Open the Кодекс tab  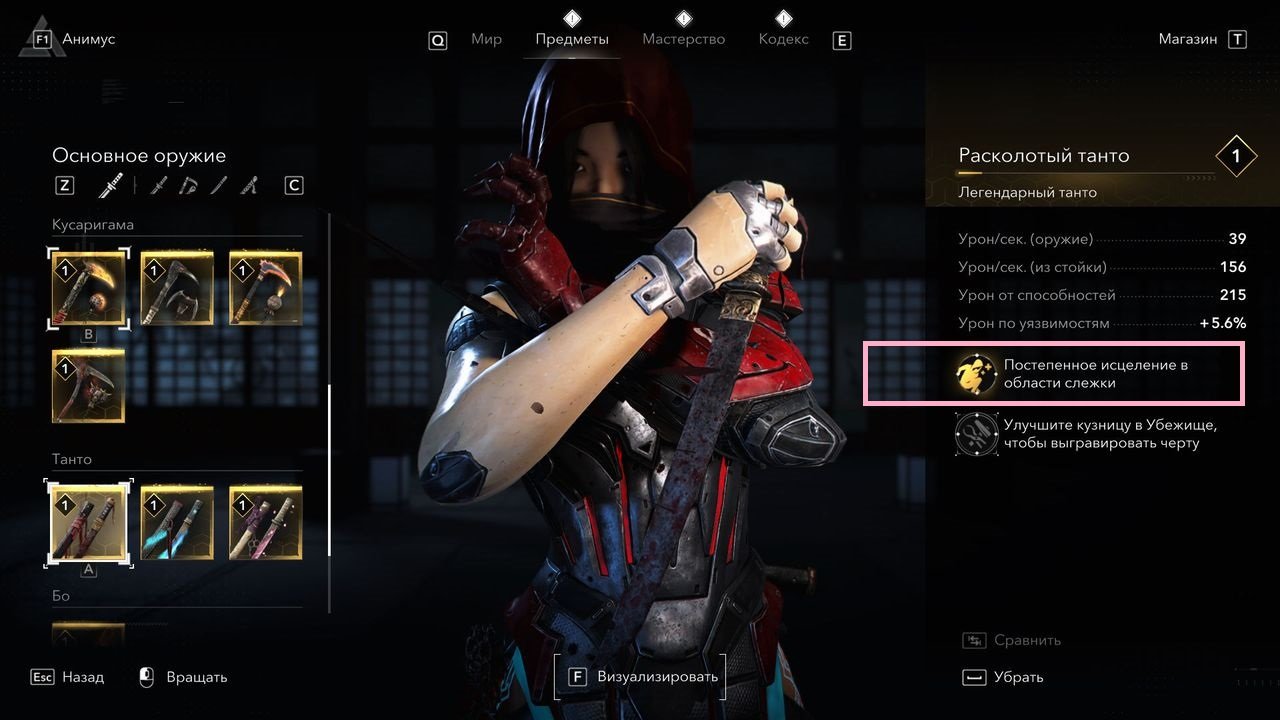coord(783,40)
